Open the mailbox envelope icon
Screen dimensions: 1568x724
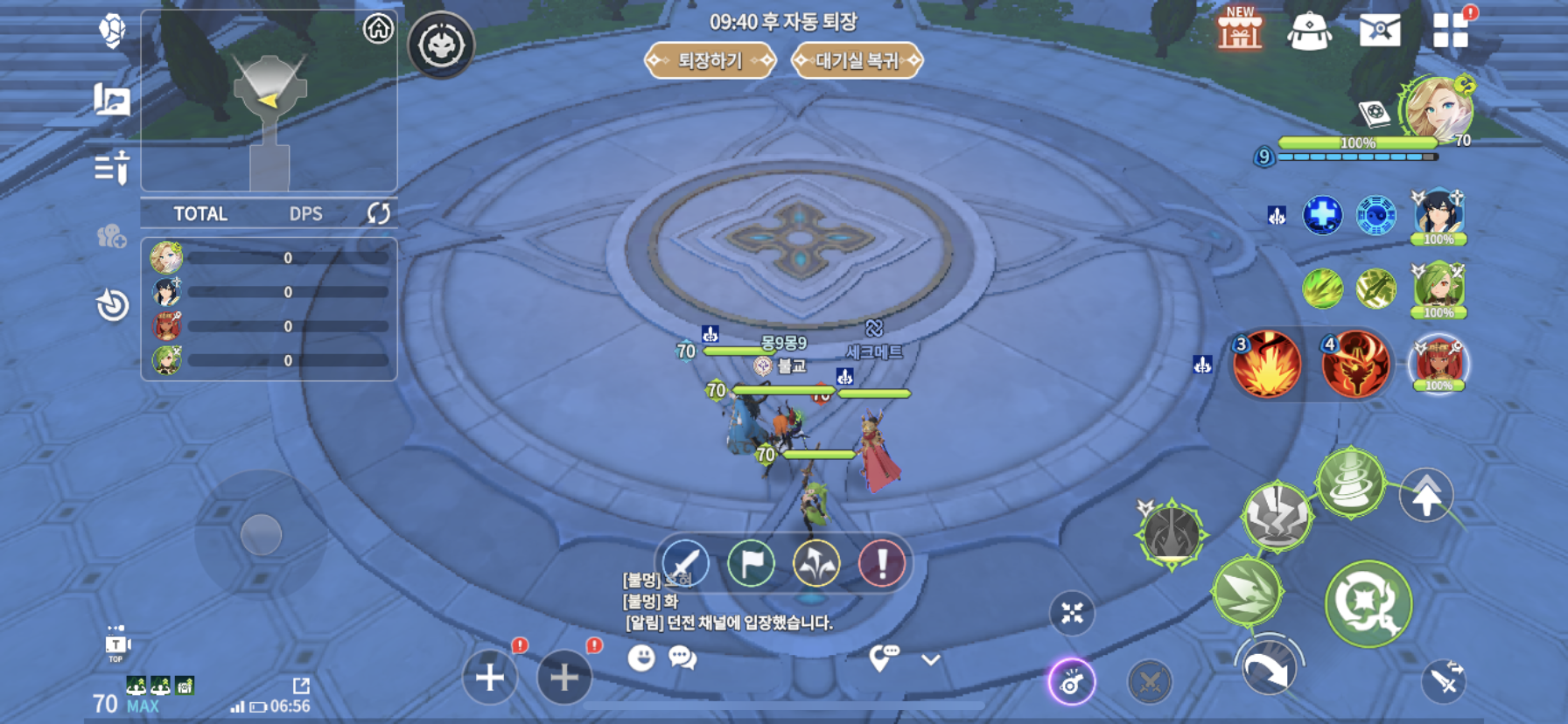pos(1379,31)
